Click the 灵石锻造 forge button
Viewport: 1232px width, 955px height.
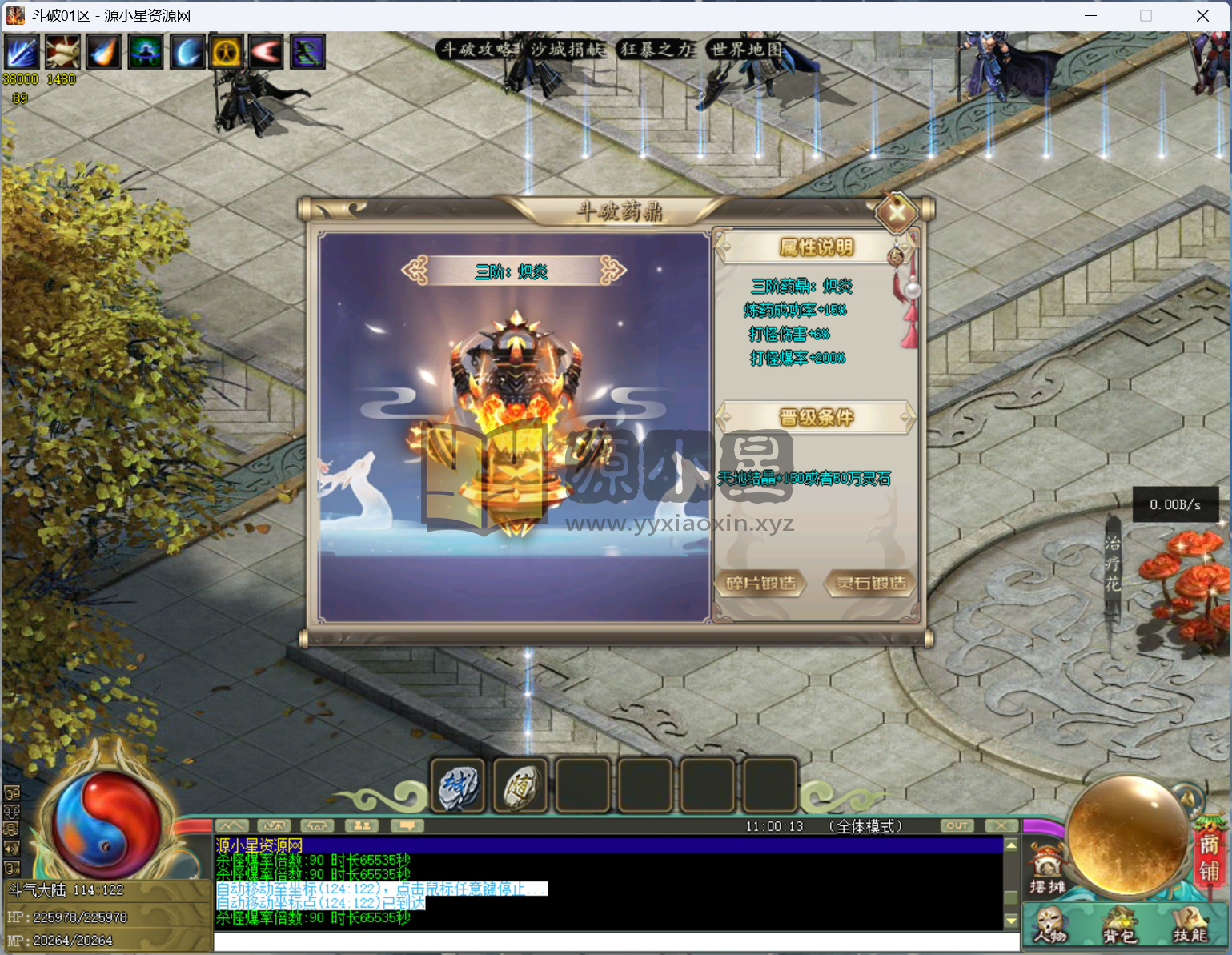pos(871,583)
